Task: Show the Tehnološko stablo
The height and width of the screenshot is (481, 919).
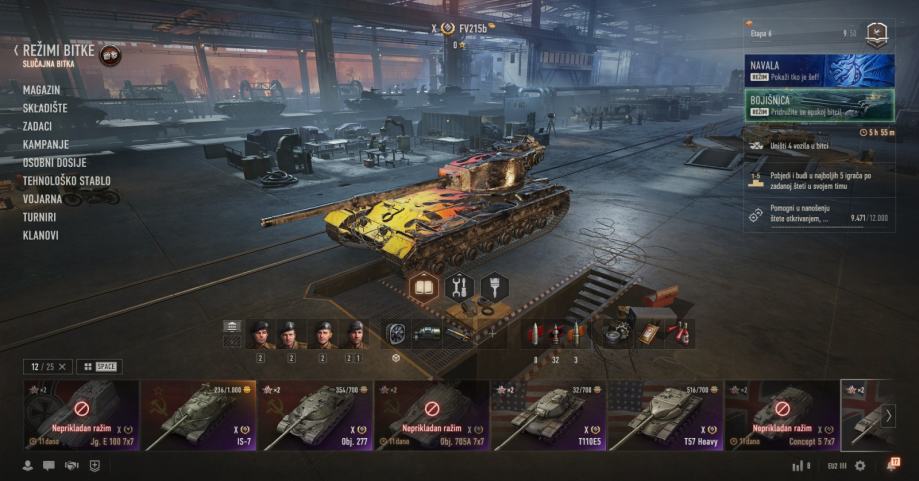Action: (x=66, y=181)
